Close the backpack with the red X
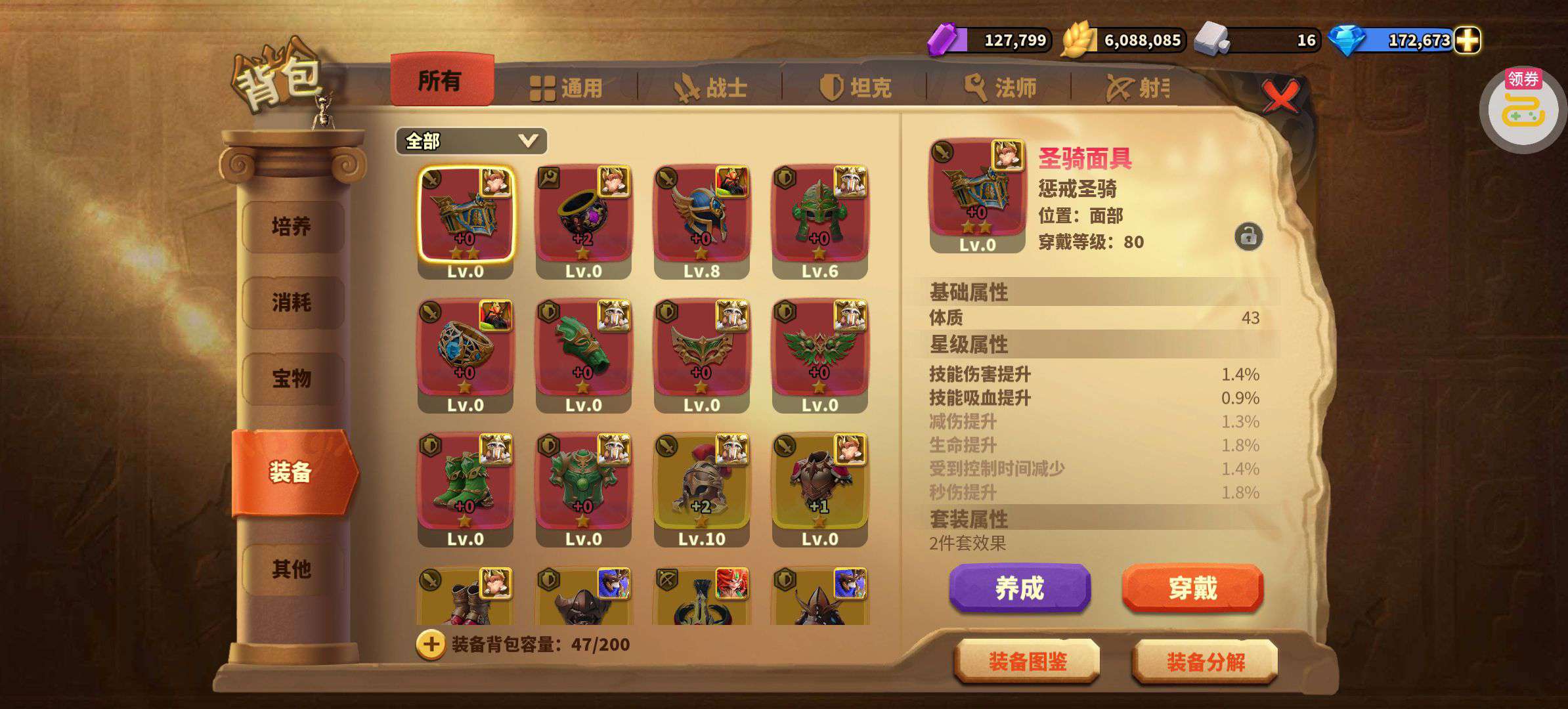 coord(1280,97)
